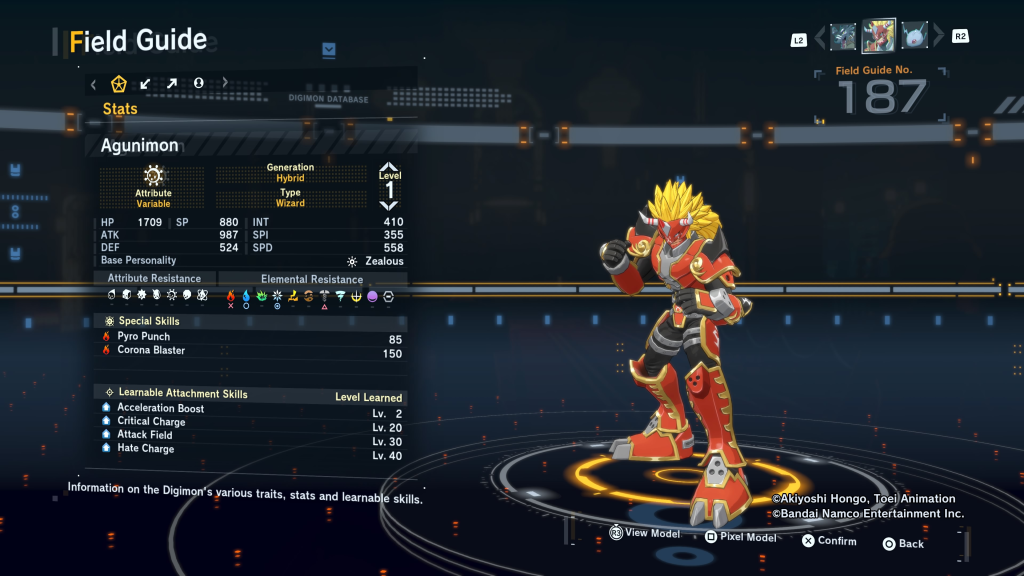
Task: Click the left arrow beside the tab icons
Action: 94,84
